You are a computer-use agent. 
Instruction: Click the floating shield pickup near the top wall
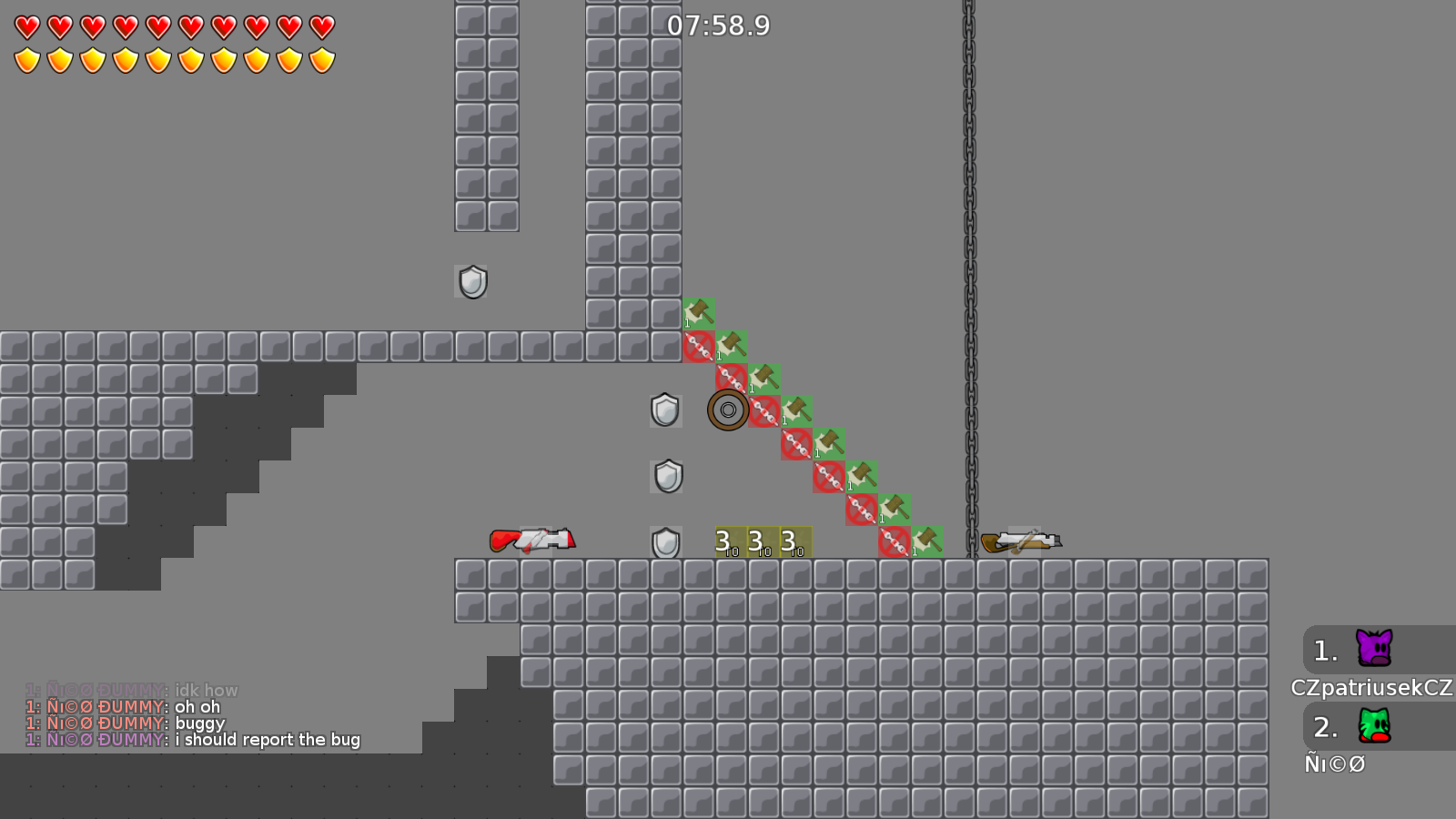coord(472,281)
